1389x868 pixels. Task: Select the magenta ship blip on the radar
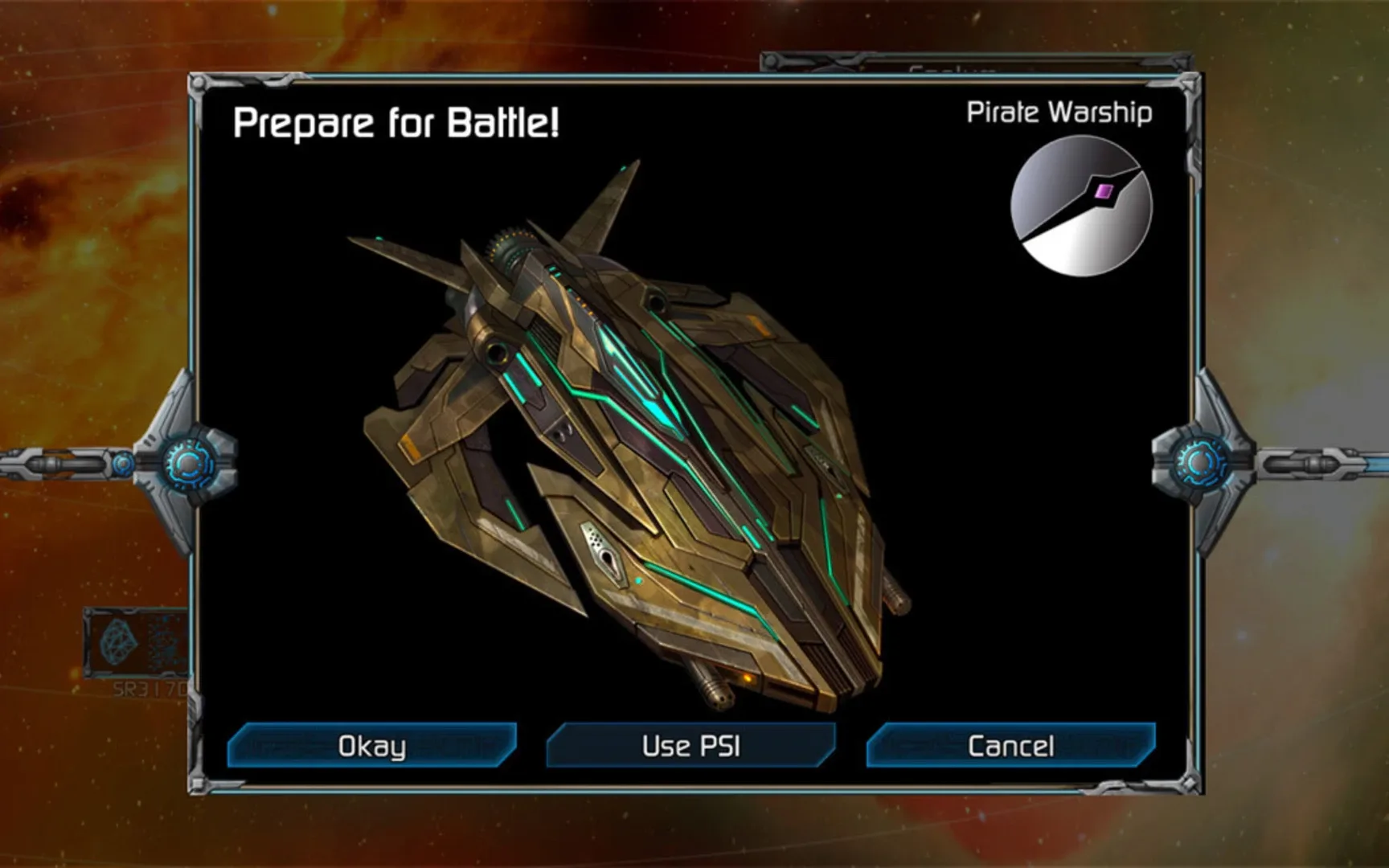tap(1104, 190)
